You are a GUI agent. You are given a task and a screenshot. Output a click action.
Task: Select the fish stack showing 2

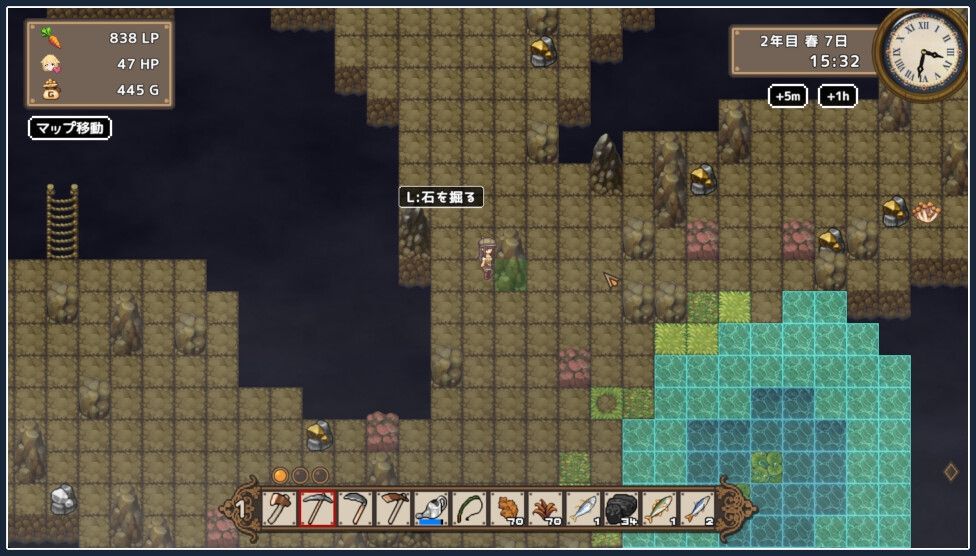(697, 509)
